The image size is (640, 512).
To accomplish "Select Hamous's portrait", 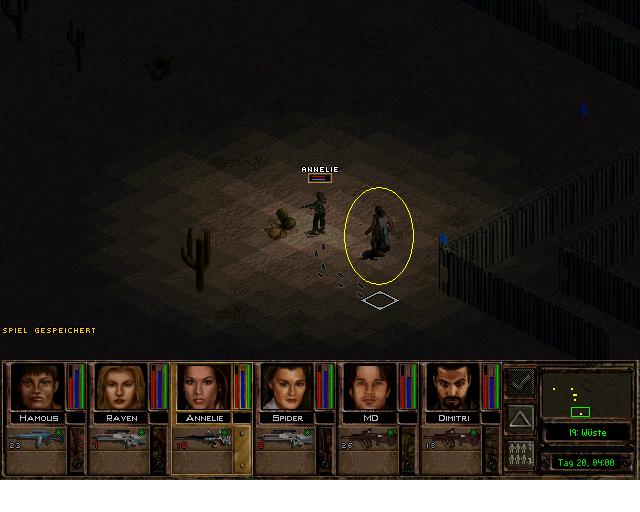I will (x=37, y=388).
